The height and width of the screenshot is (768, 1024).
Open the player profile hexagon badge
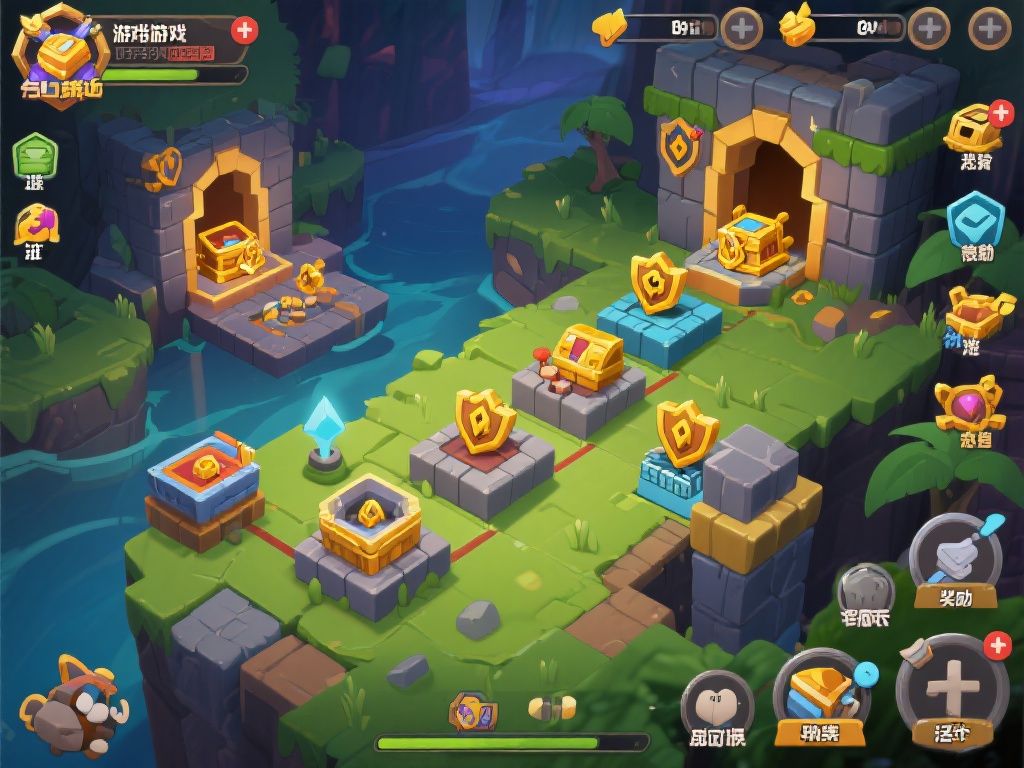coord(58,53)
